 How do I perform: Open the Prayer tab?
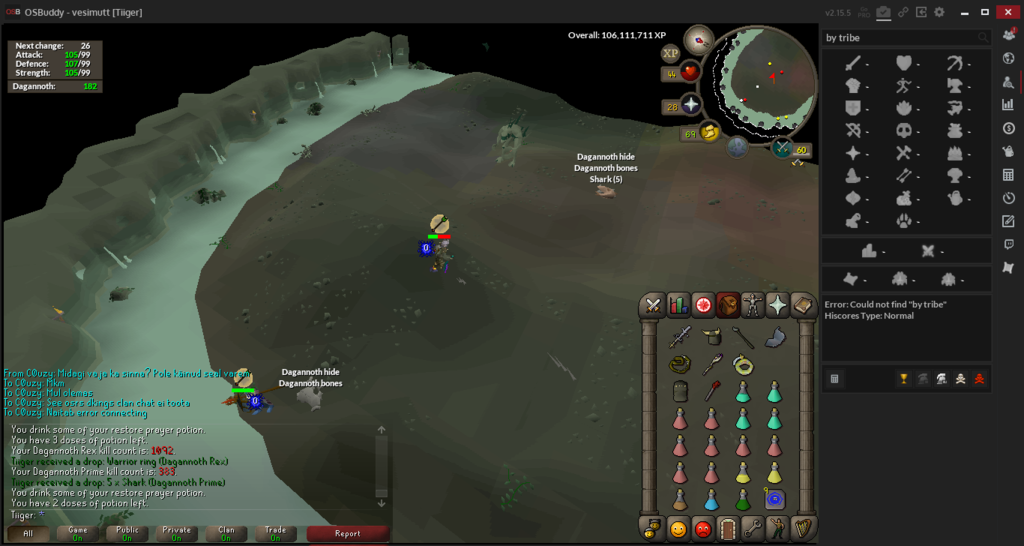(777, 305)
